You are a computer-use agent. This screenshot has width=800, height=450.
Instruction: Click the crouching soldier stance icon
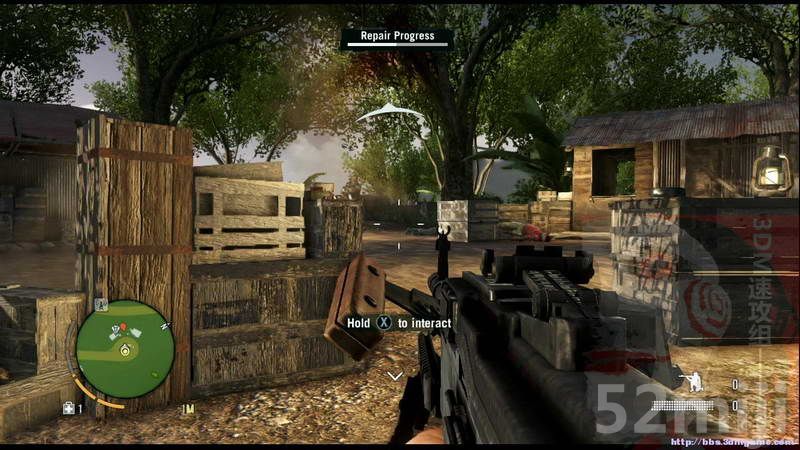[689, 383]
